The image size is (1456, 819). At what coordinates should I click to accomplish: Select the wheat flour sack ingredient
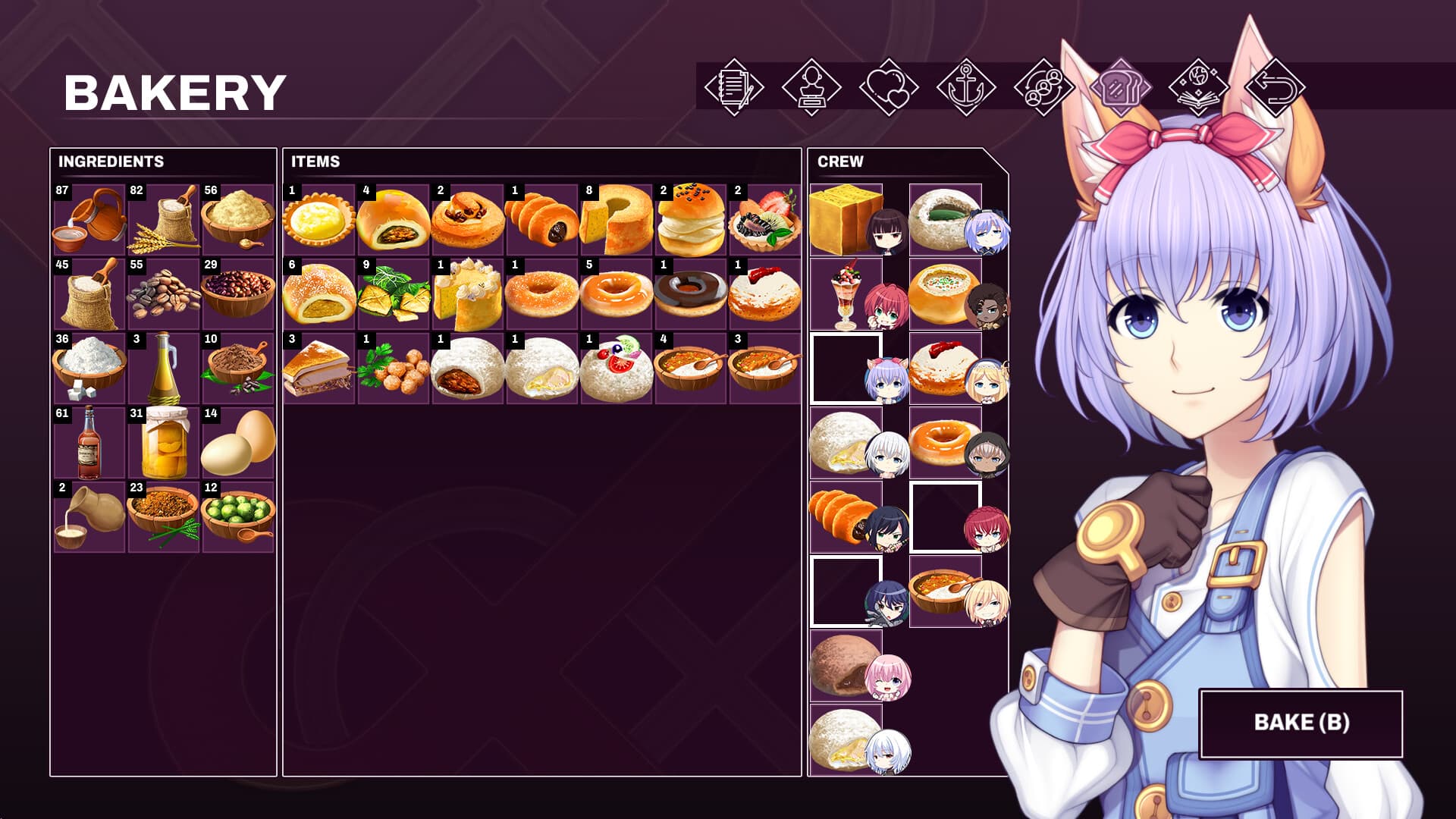click(161, 218)
